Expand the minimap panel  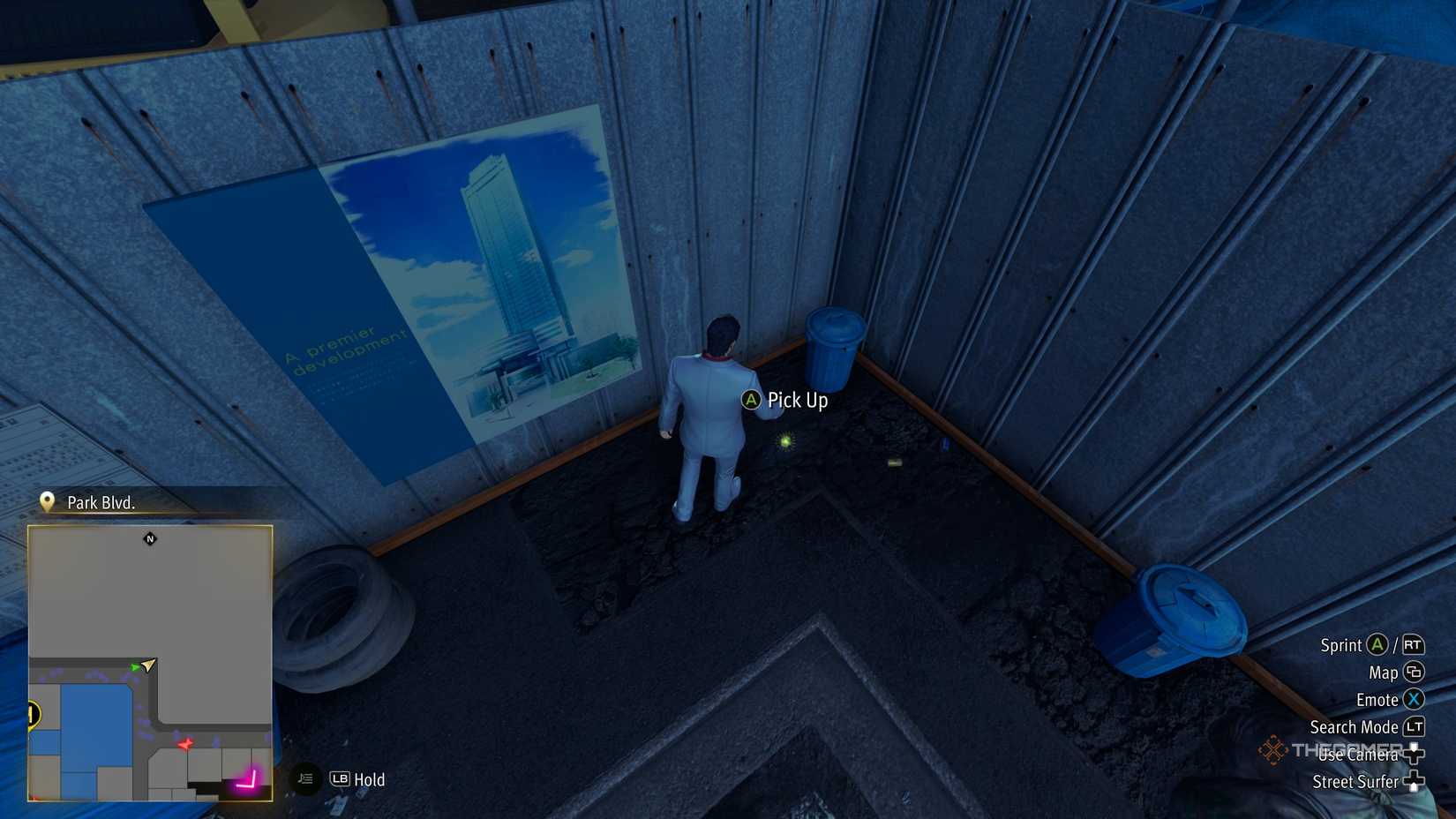[x=150, y=662]
